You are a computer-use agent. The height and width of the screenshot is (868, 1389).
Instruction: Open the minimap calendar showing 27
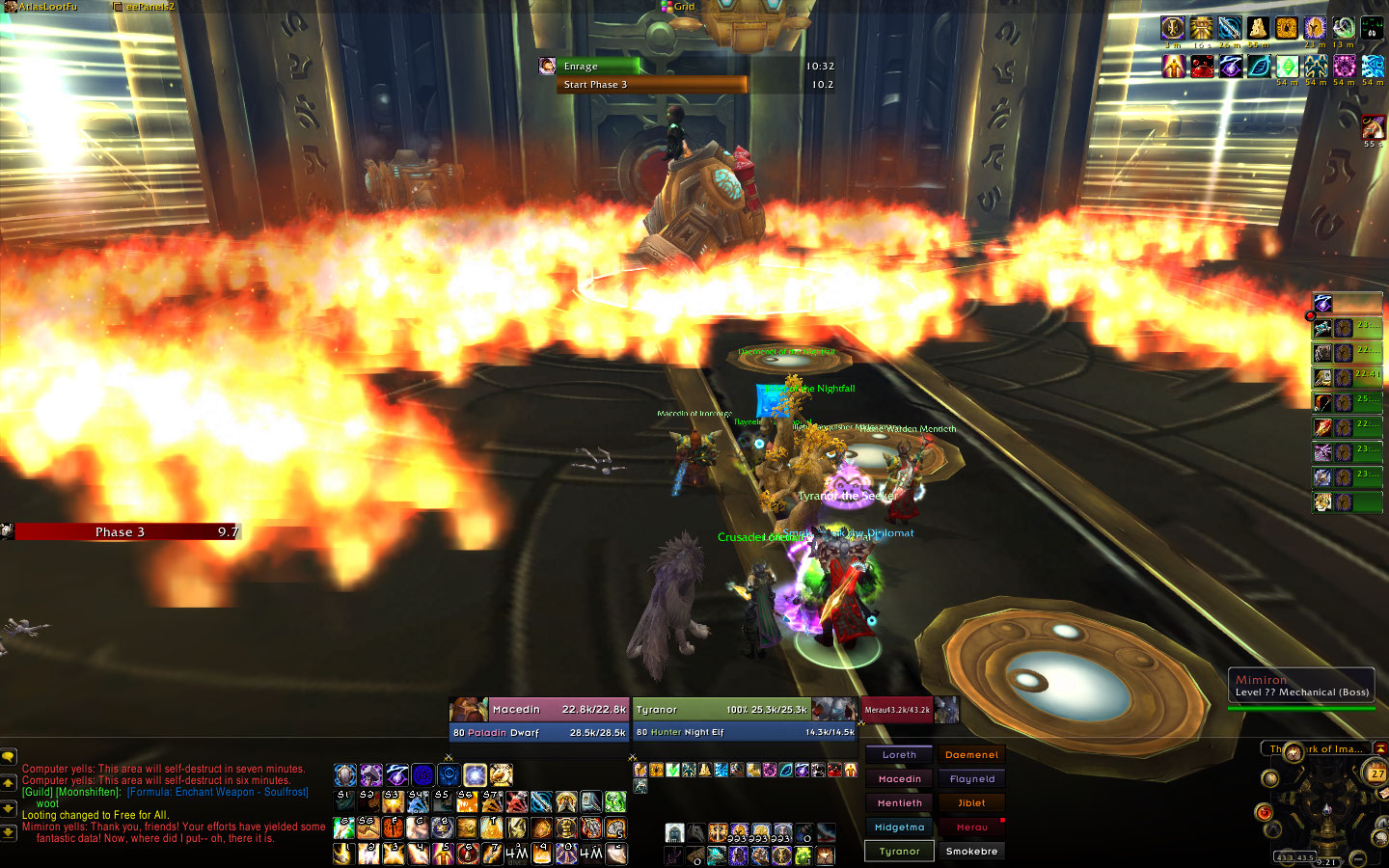point(1376,773)
